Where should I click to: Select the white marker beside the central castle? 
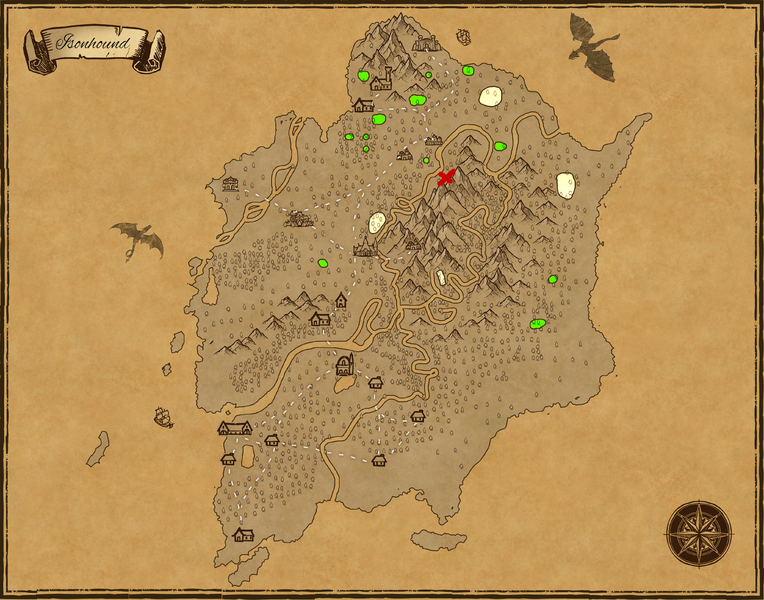377,224
